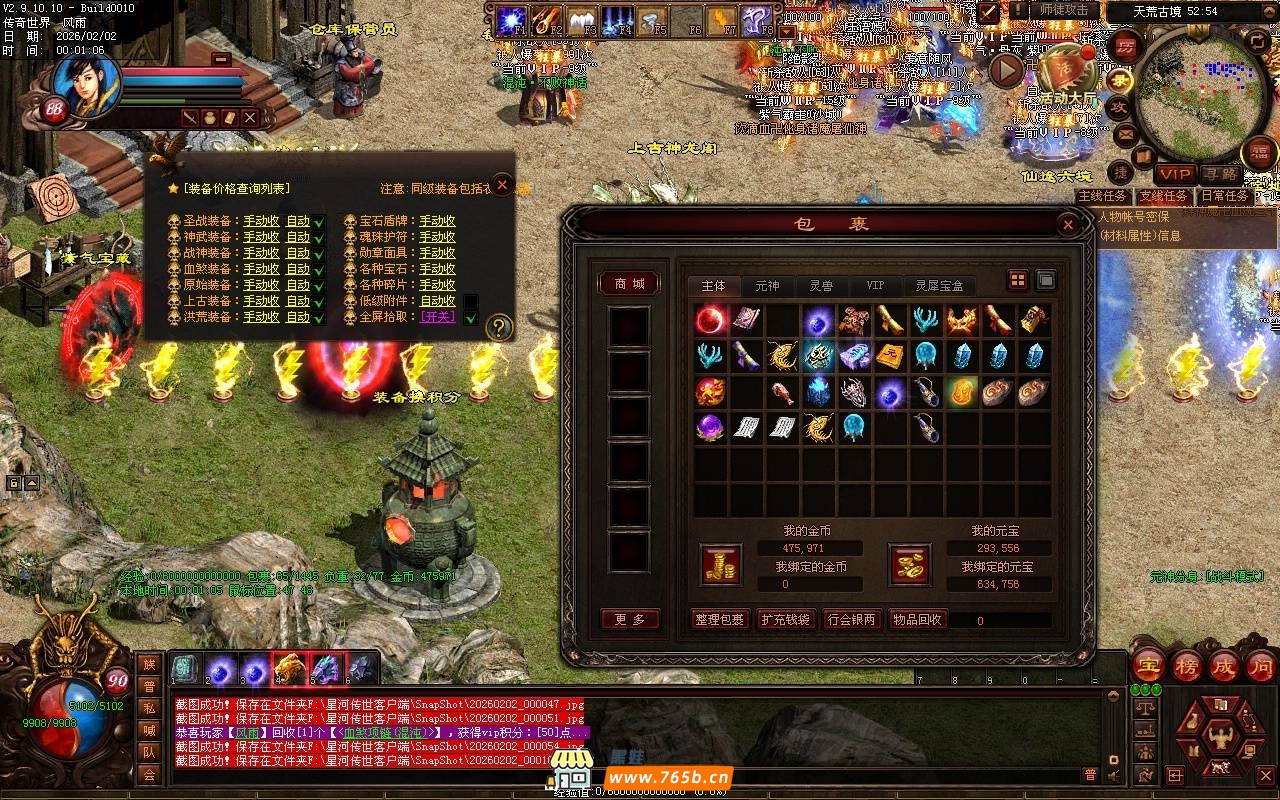Screen dimensions: 1280x800
Task: Switch to the 元神 bag tab
Action: (767, 286)
